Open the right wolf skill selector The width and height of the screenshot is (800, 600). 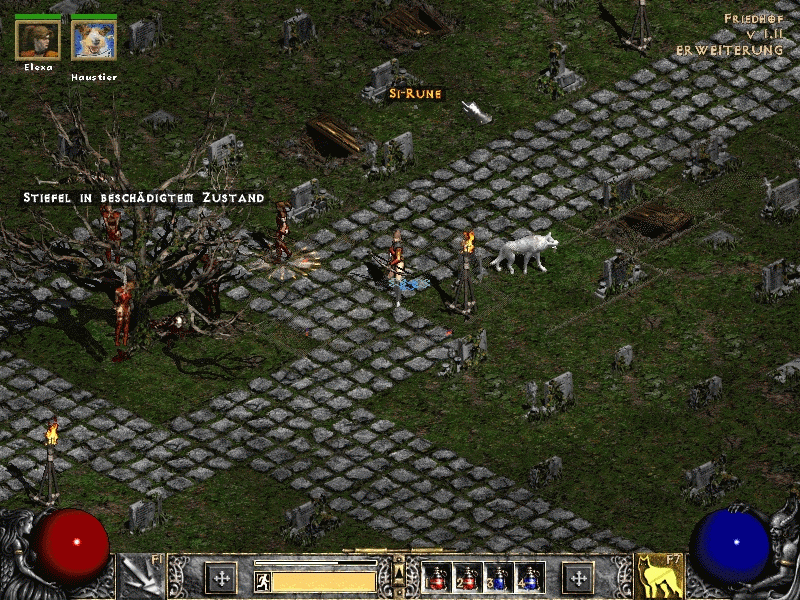(660, 577)
